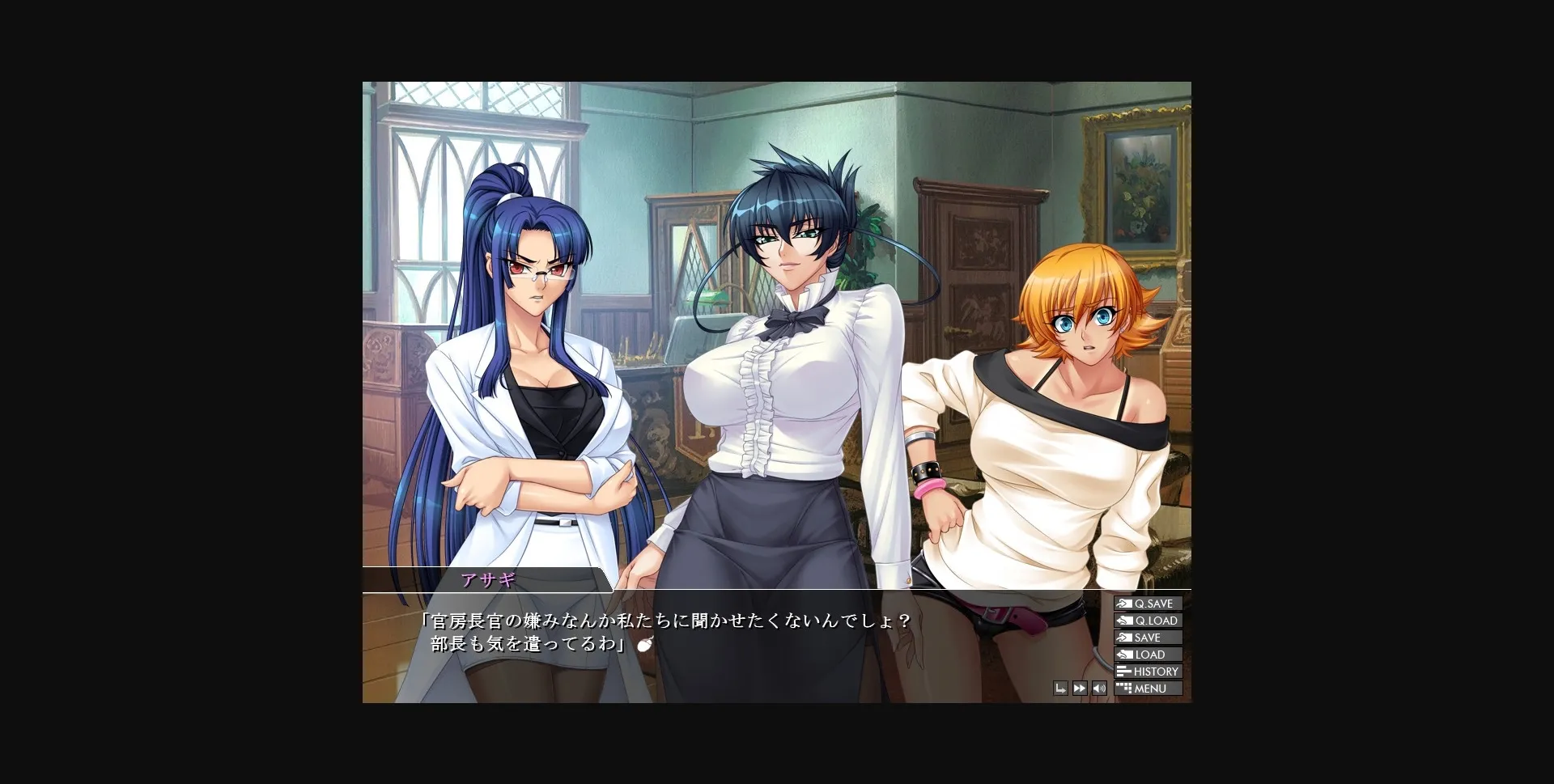The width and height of the screenshot is (1554, 784).
Task: Mute voice playback using the speaker toggle
Action: (1099, 688)
